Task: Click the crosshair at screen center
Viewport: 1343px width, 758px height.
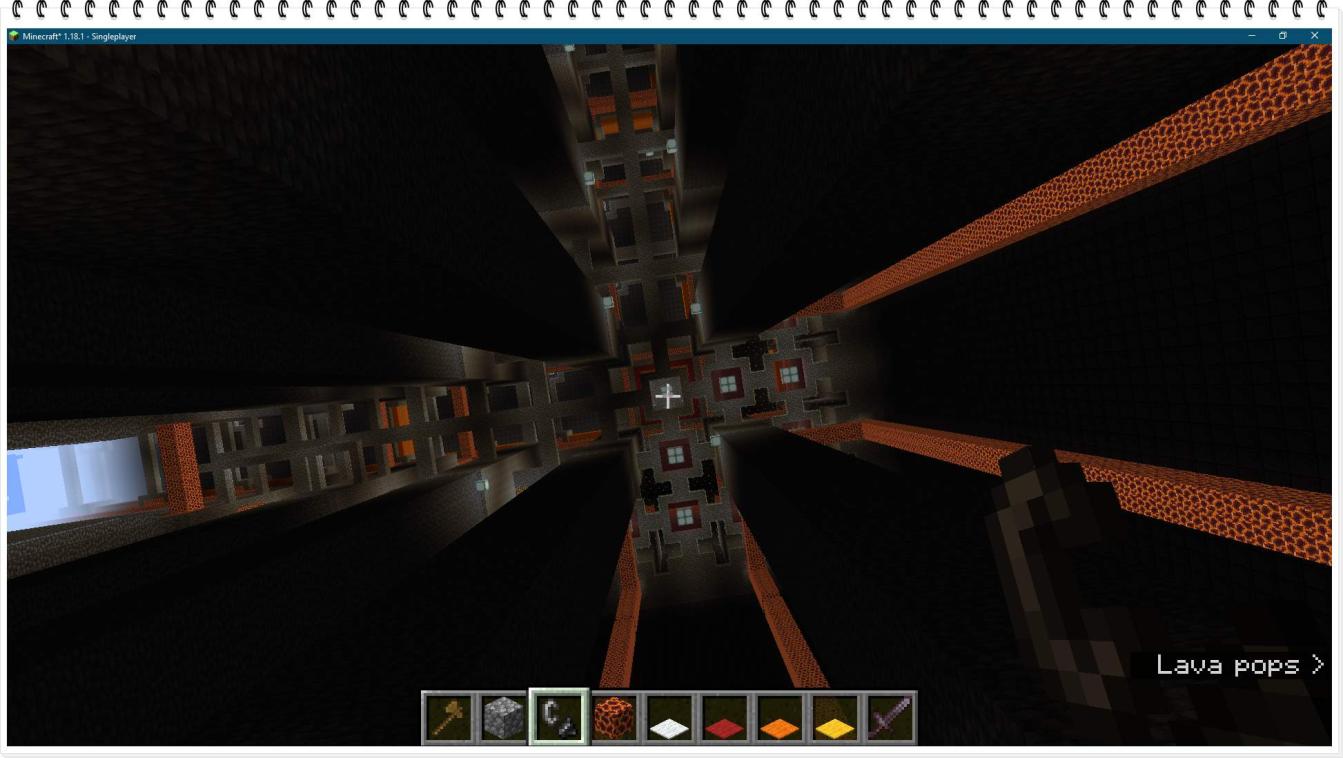Action: (668, 396)
